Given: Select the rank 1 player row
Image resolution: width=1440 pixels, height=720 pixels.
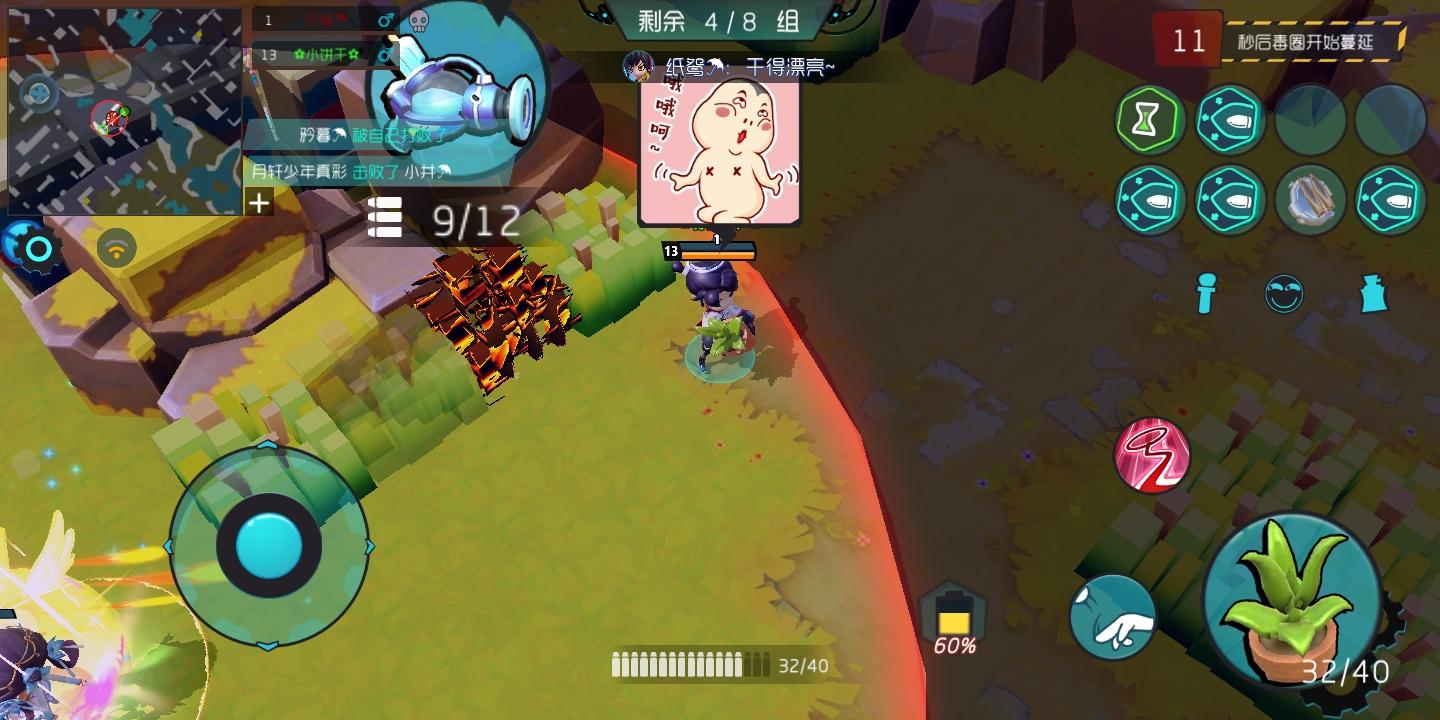Looking at the screenshot, I should click(x=322, y=18).
